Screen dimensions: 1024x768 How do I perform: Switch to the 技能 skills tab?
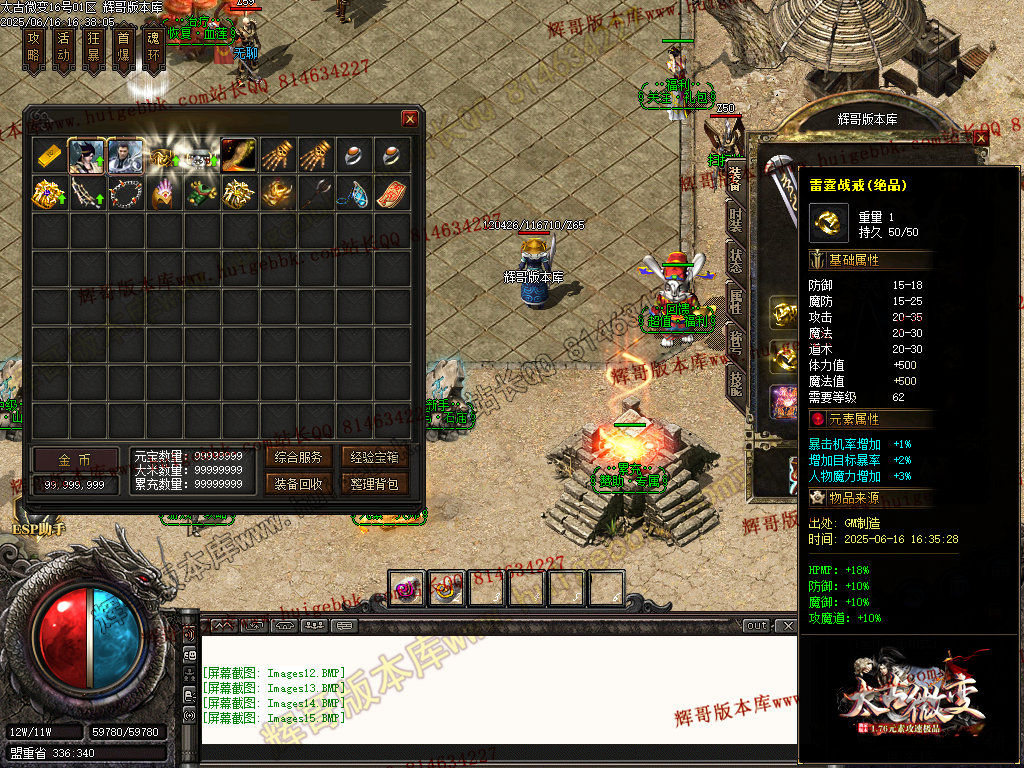pyautogui.click(x=736, y=381)
